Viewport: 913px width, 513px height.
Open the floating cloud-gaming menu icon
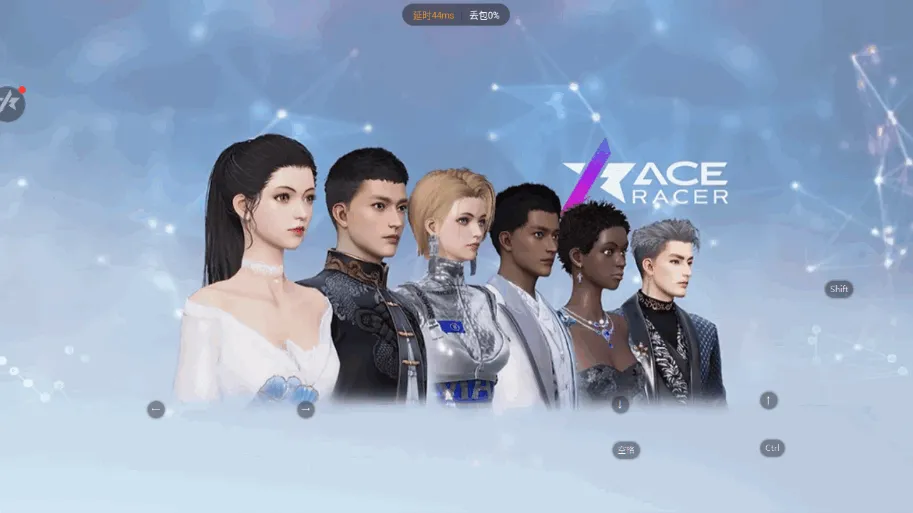[9, 103]
